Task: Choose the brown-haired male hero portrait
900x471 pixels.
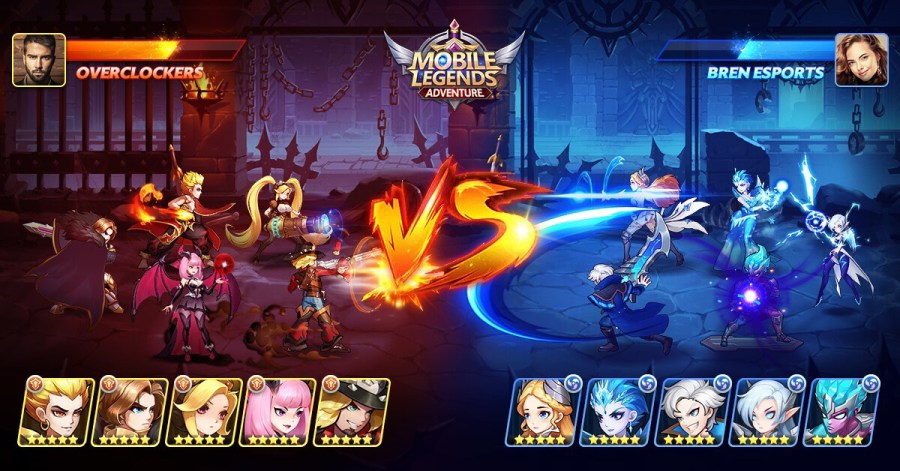Action: pos(130,411)
